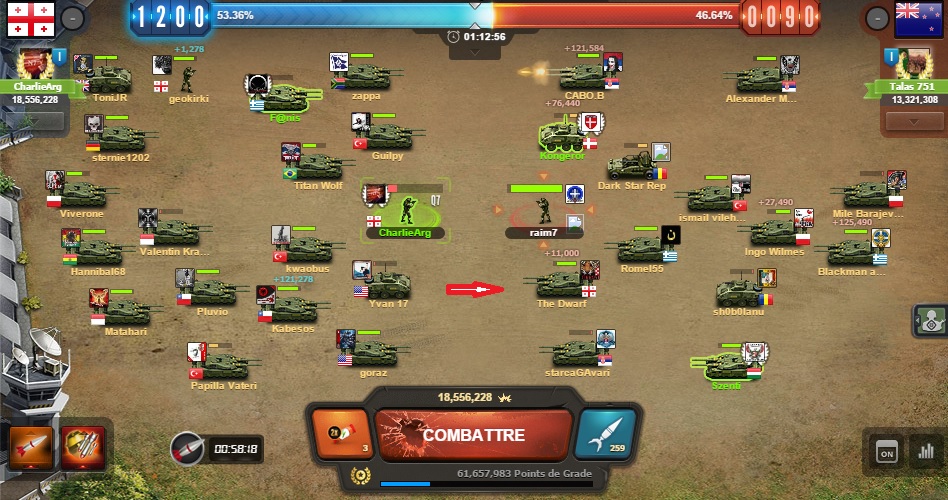Viewport: 948px width, 500px height.
Task: Click the red COMBATTRE button
Action: [x=473, y=436]
